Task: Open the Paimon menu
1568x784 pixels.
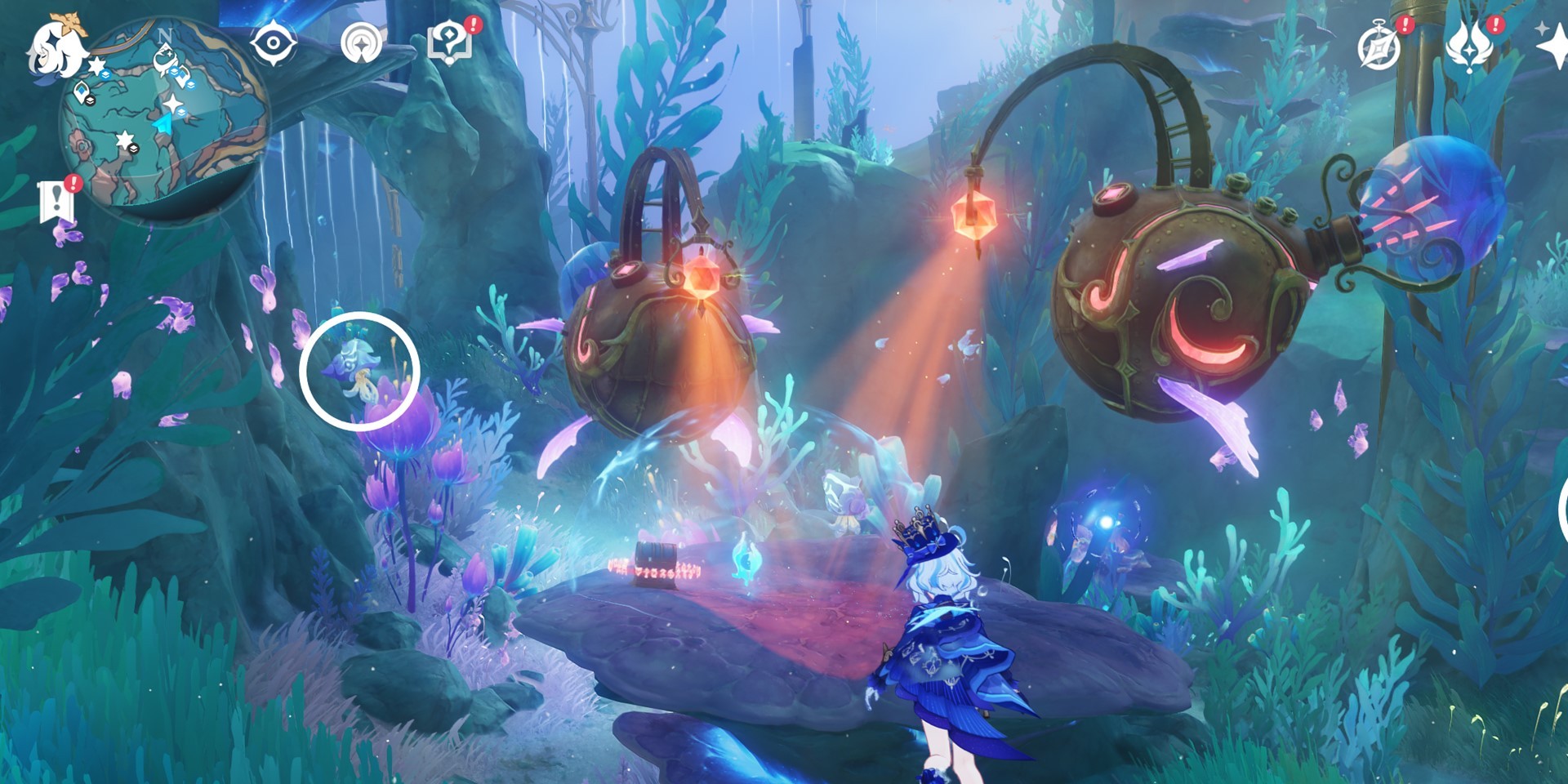Action: click(56, 47)
